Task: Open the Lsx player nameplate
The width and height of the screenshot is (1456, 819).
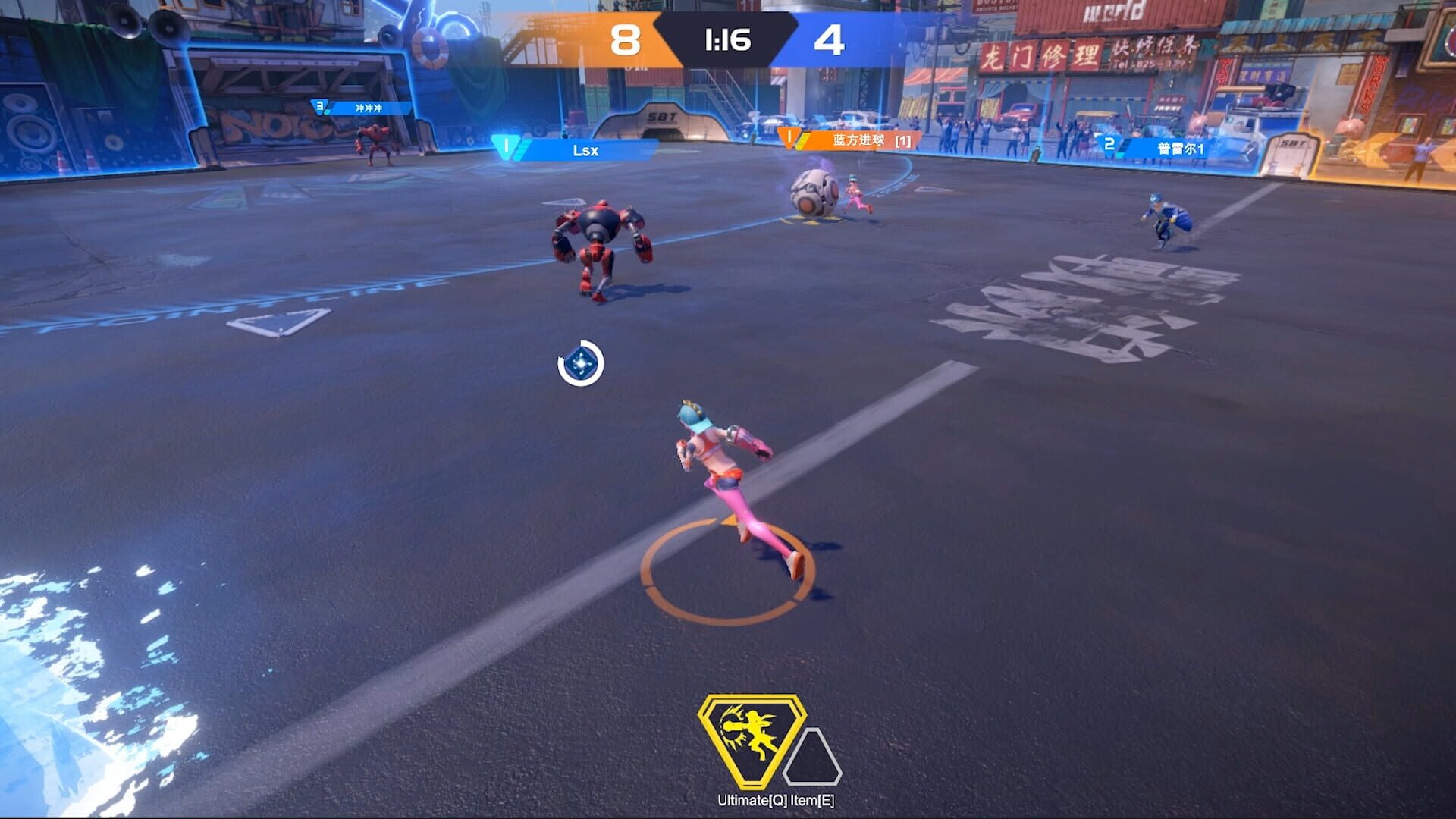Action: click(x=584, y=150)
